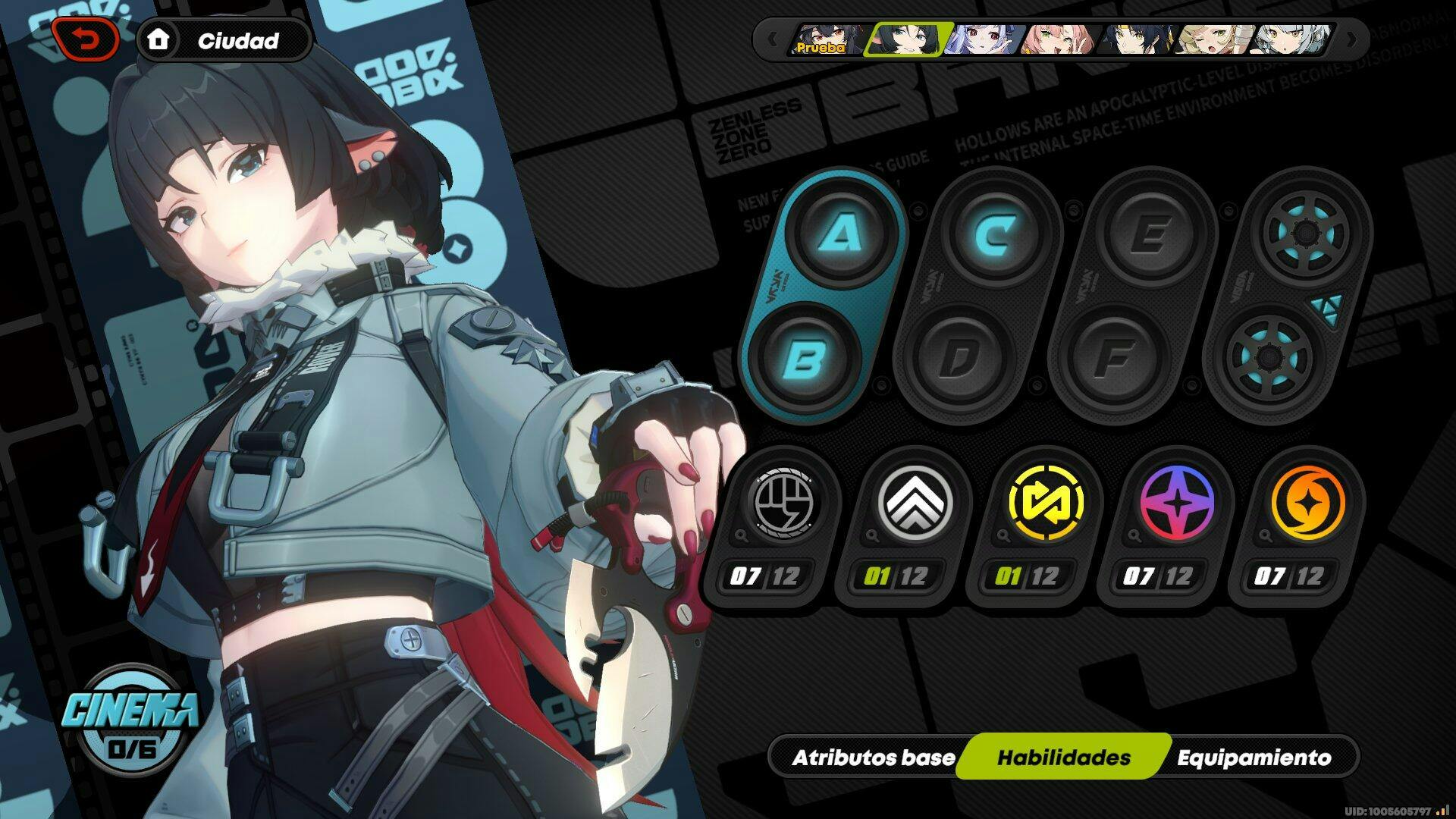Switch to the Atributos base tab
Image resolution: width=1456 pixels, height=819 pixels.
point(873,758)
